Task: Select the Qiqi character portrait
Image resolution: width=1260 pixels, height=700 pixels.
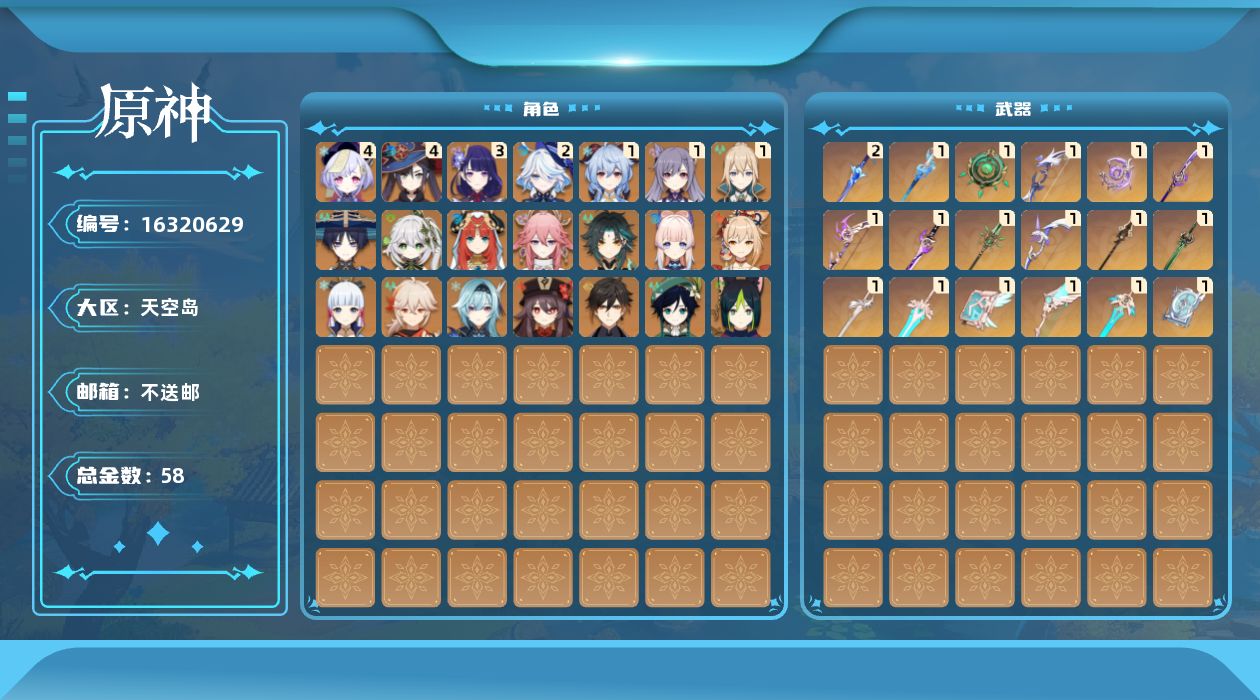Action: pyautogui.click(x=346, y=172)
